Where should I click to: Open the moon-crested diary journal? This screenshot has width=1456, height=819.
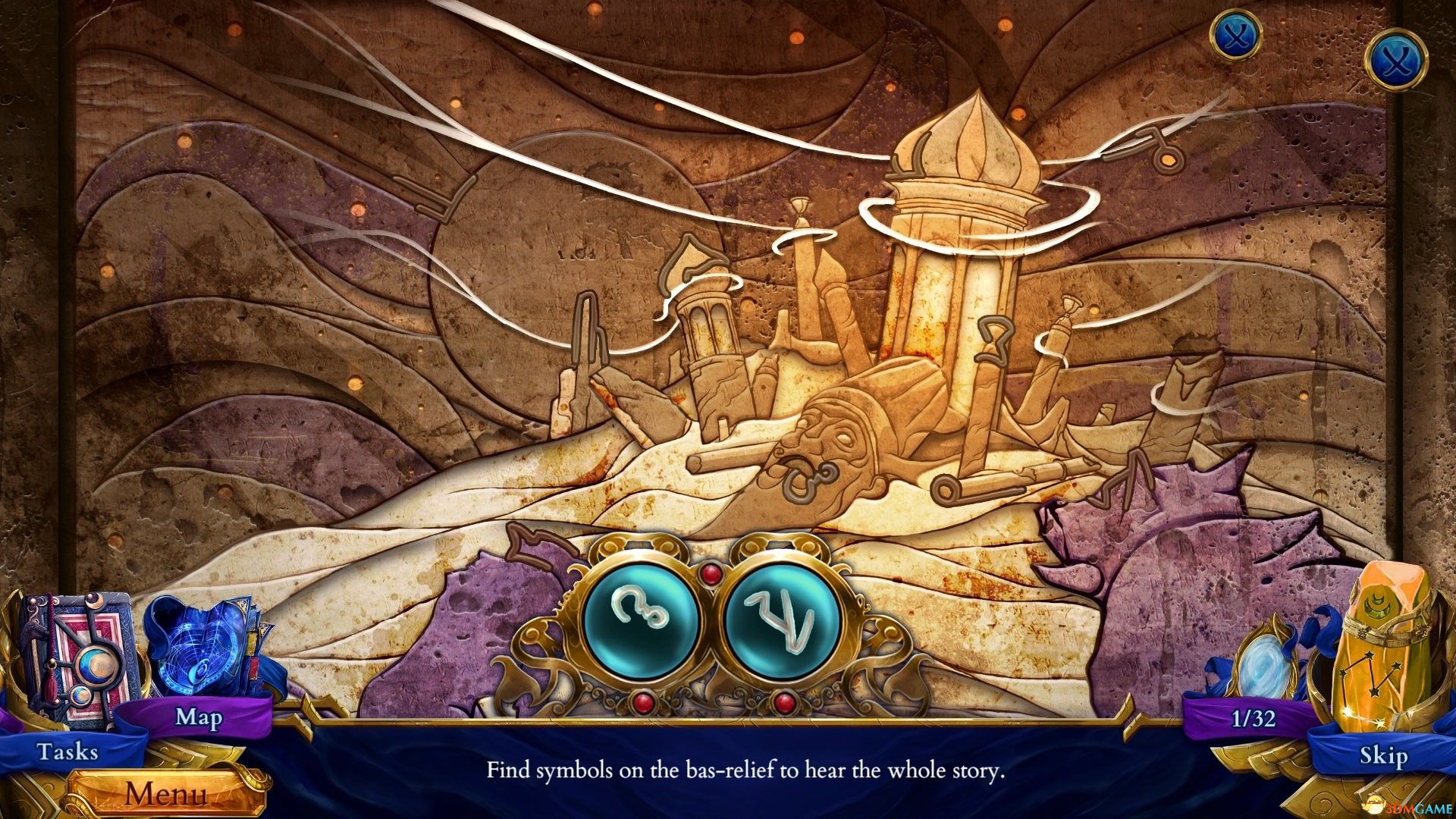click(x=80, y=660)
